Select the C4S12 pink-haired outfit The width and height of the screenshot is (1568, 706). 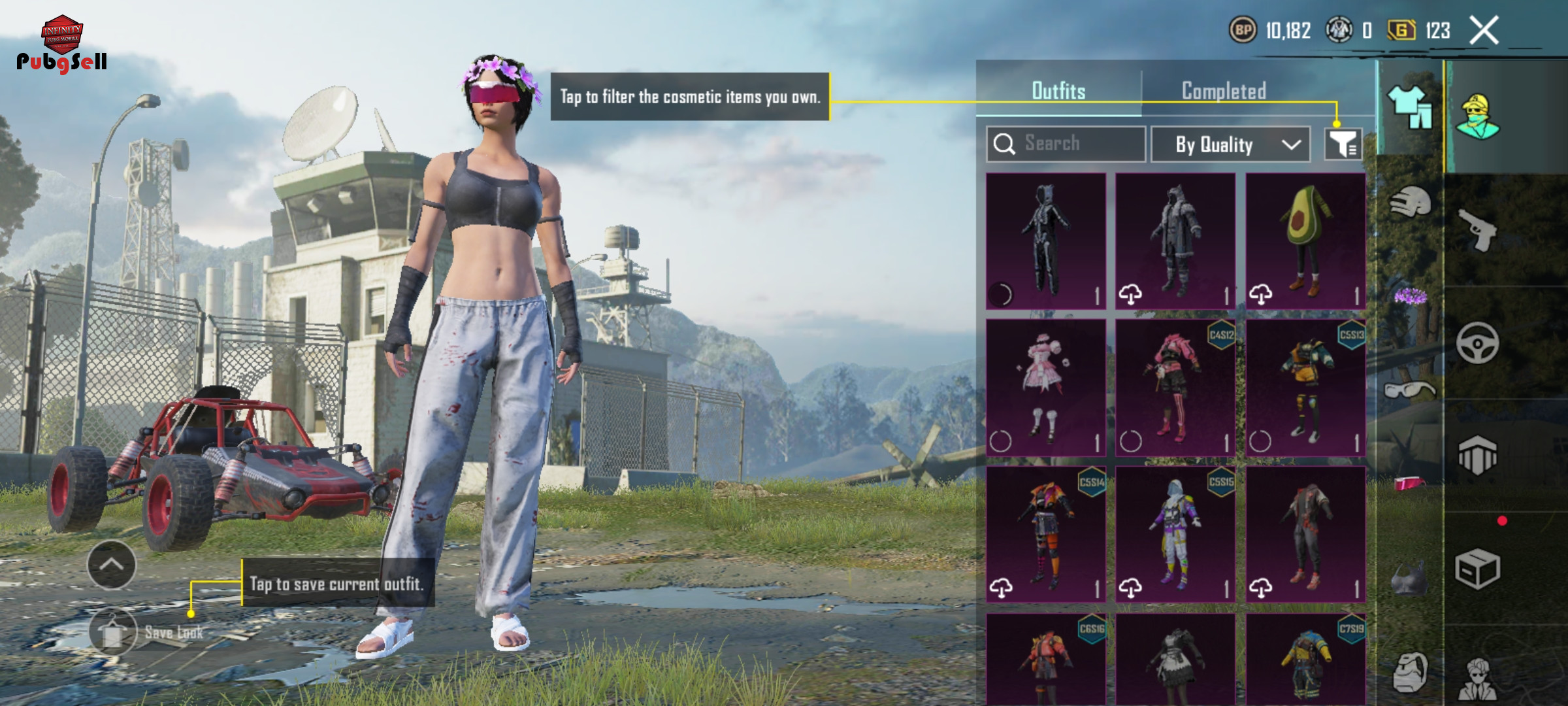click(1175, 387)
